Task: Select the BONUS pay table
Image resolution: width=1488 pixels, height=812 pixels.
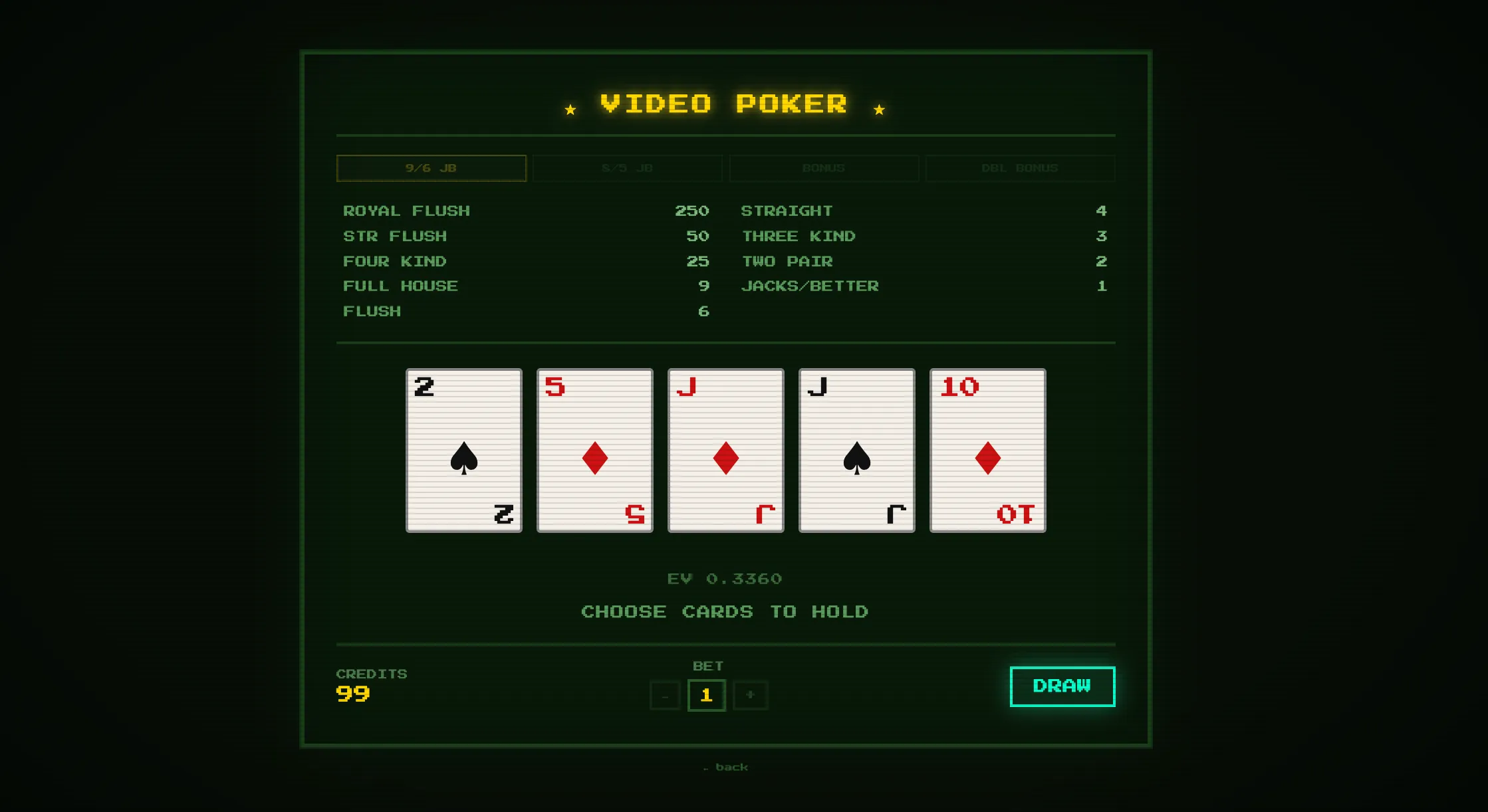Action: pos(824,168)
